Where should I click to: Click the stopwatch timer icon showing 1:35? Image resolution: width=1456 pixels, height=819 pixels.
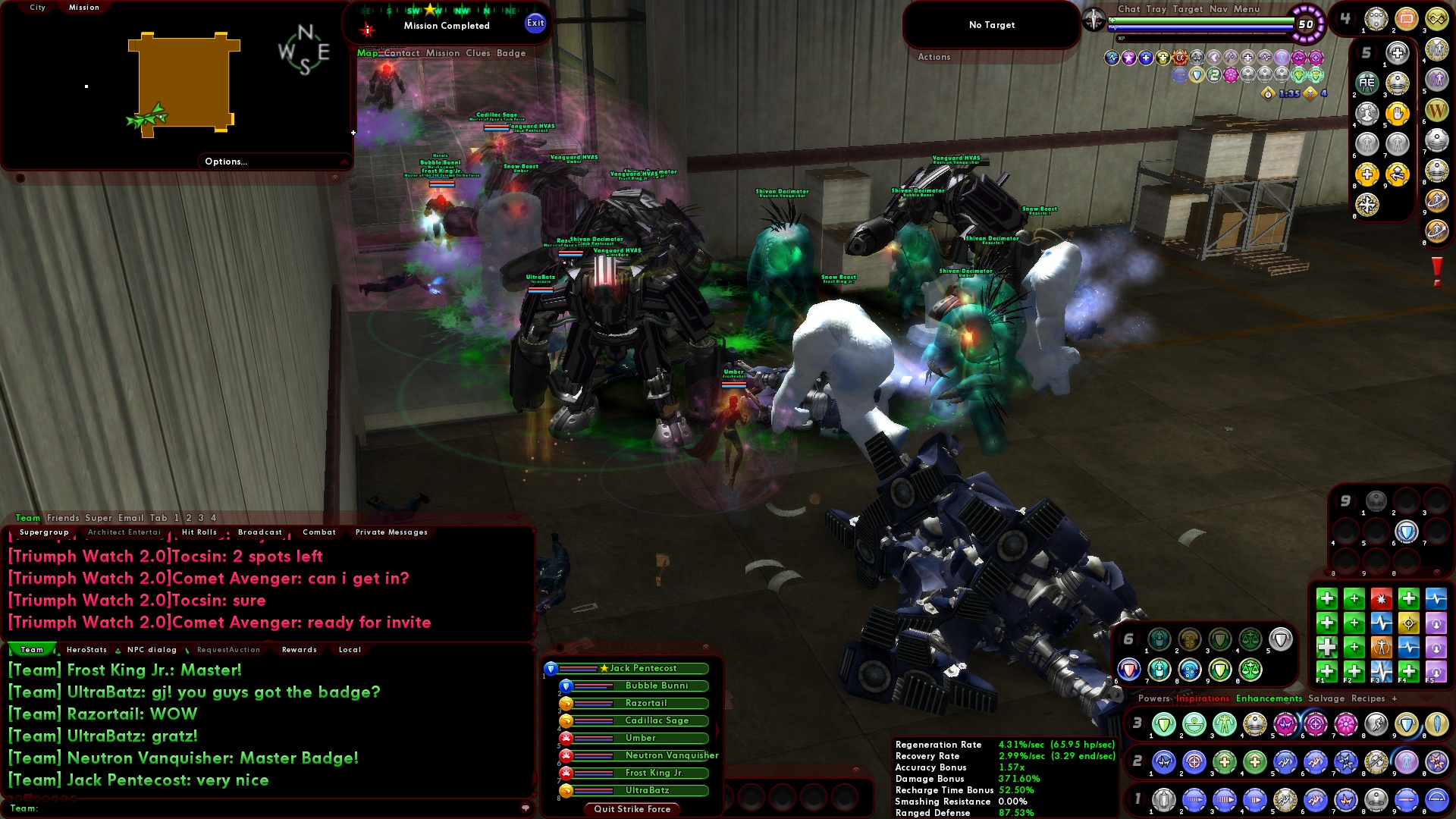click(1268, 95)
